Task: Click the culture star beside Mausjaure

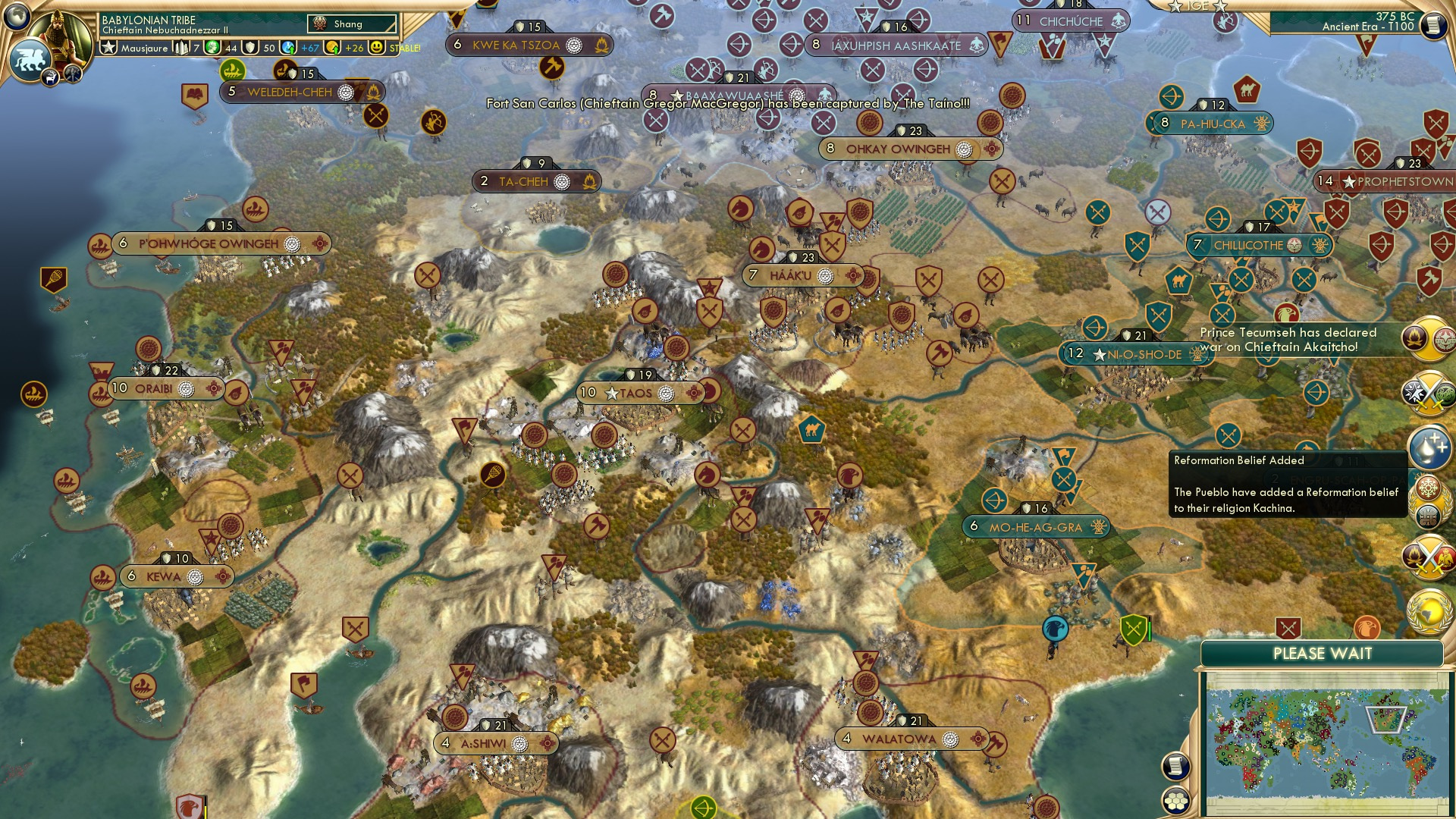Action: point(109,48)
